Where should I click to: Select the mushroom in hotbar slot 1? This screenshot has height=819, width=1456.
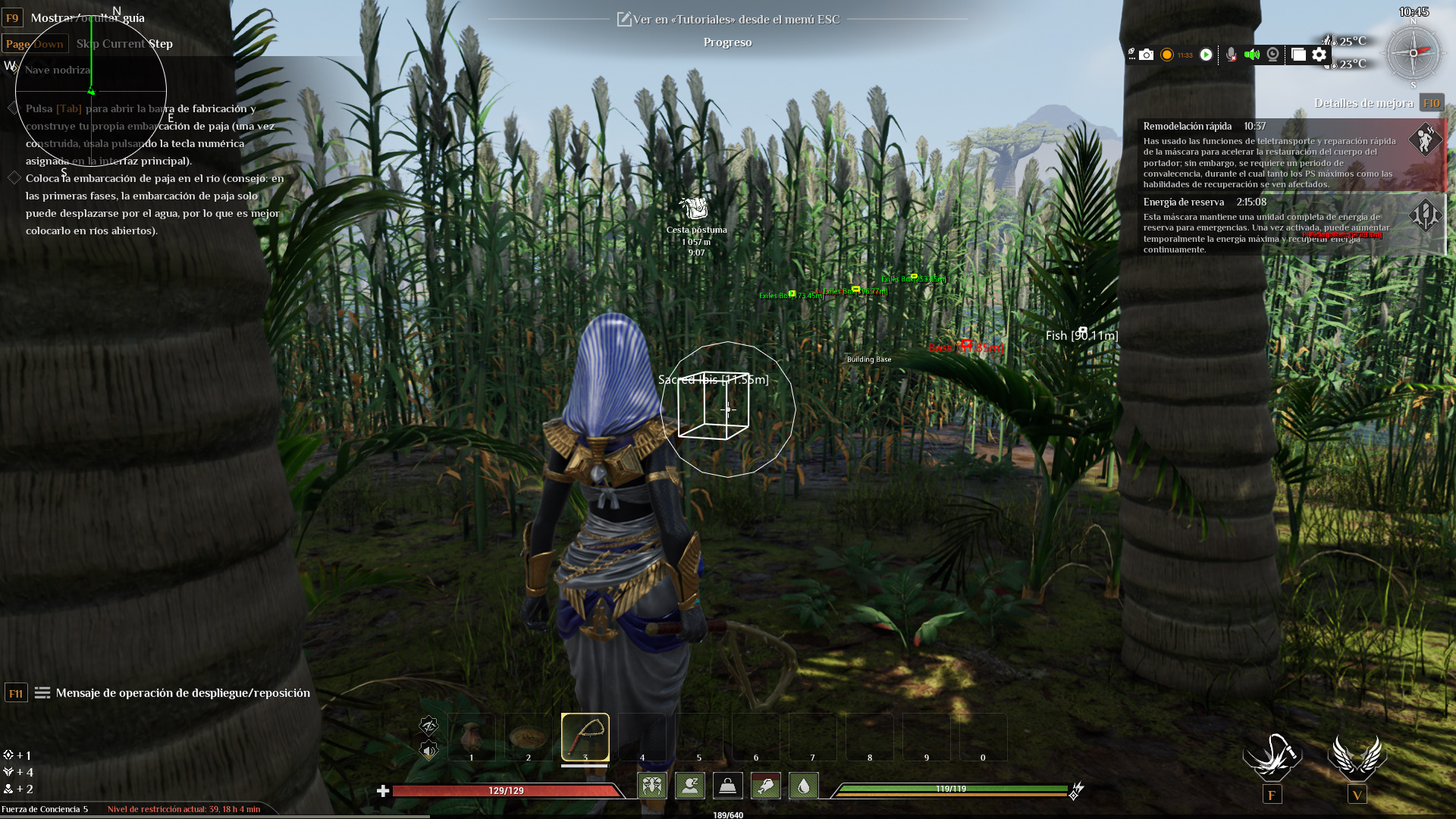coord(472,736)
